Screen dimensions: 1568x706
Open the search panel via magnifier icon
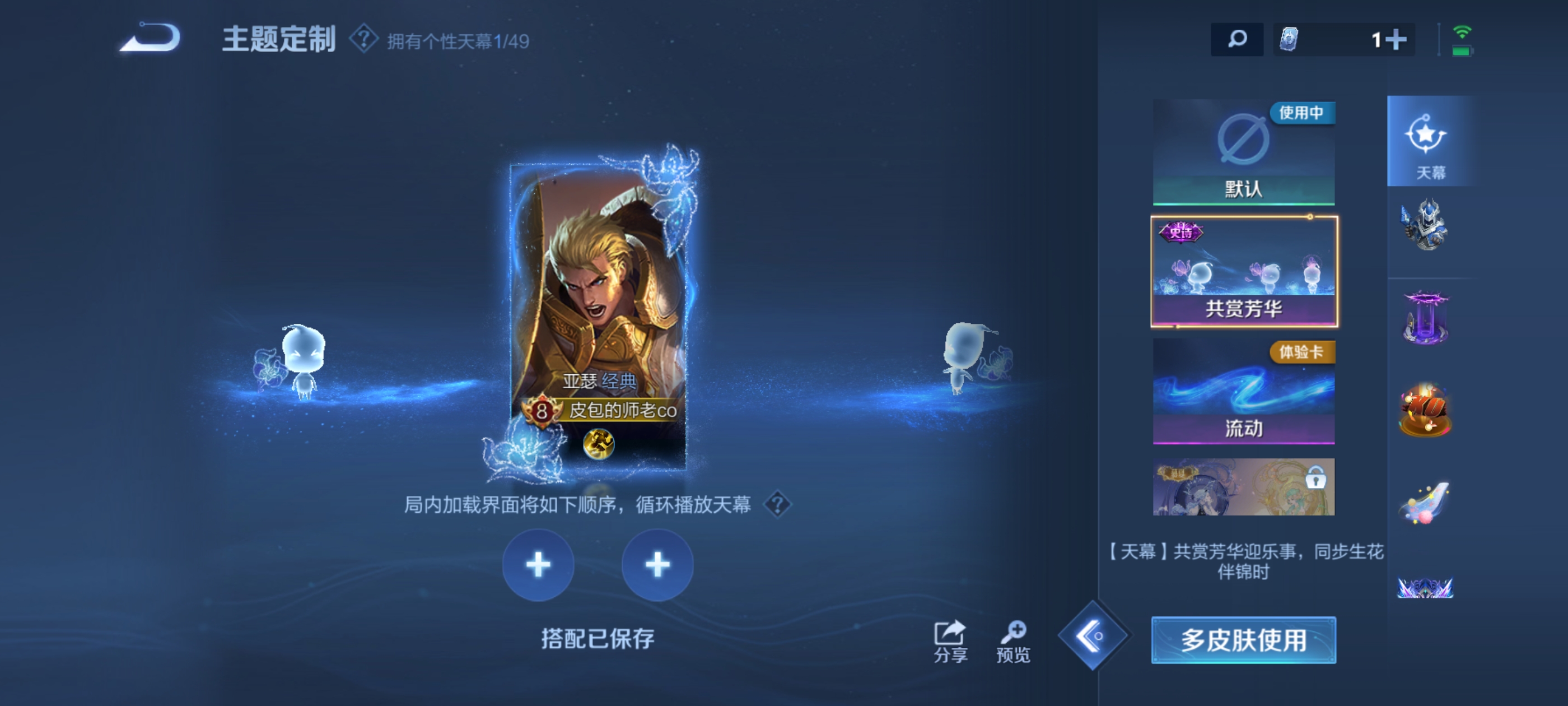1237,38
